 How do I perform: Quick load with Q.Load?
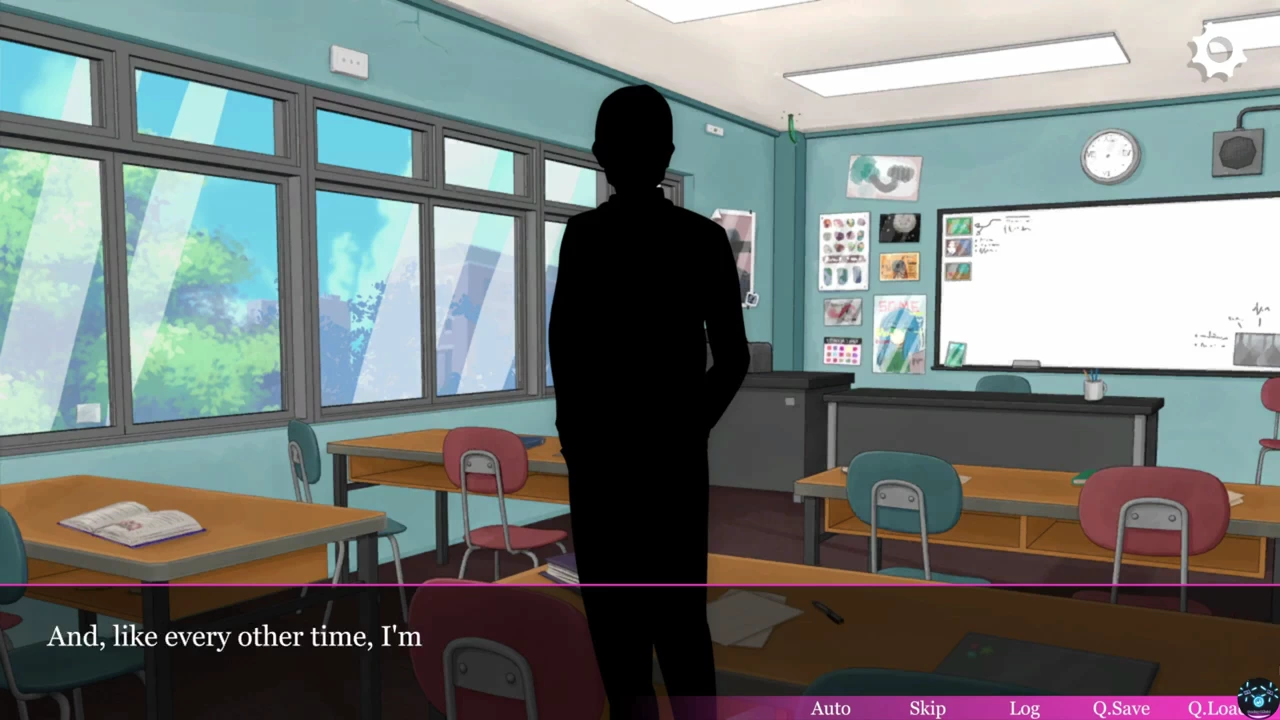tap(1213, 708)
